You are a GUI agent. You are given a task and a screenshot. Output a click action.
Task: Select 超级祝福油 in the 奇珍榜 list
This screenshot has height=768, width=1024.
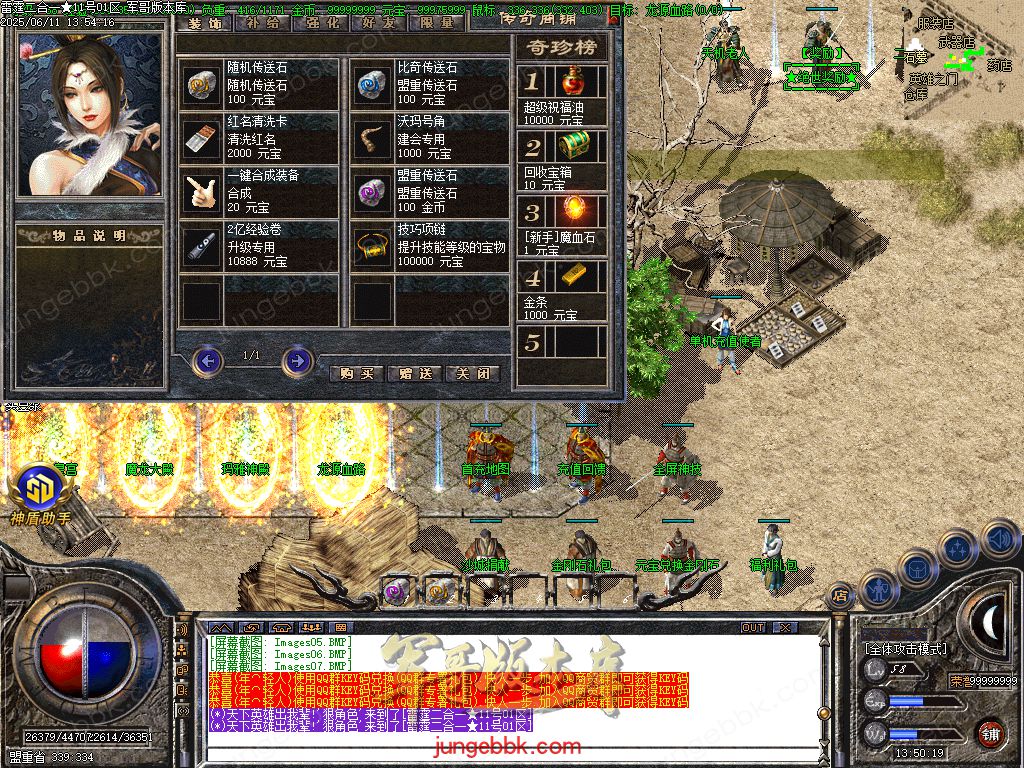coord(571,82)
